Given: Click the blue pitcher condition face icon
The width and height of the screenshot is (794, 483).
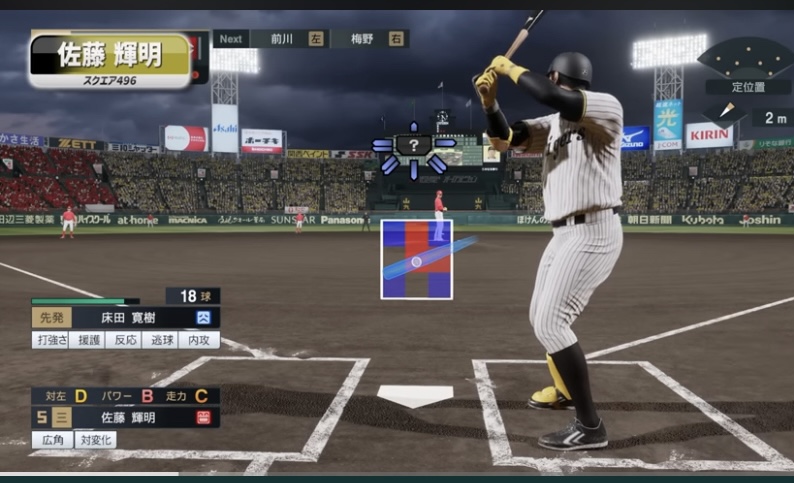Looking at the screenshot, I should pyautogui.click(x=204, y=318).
